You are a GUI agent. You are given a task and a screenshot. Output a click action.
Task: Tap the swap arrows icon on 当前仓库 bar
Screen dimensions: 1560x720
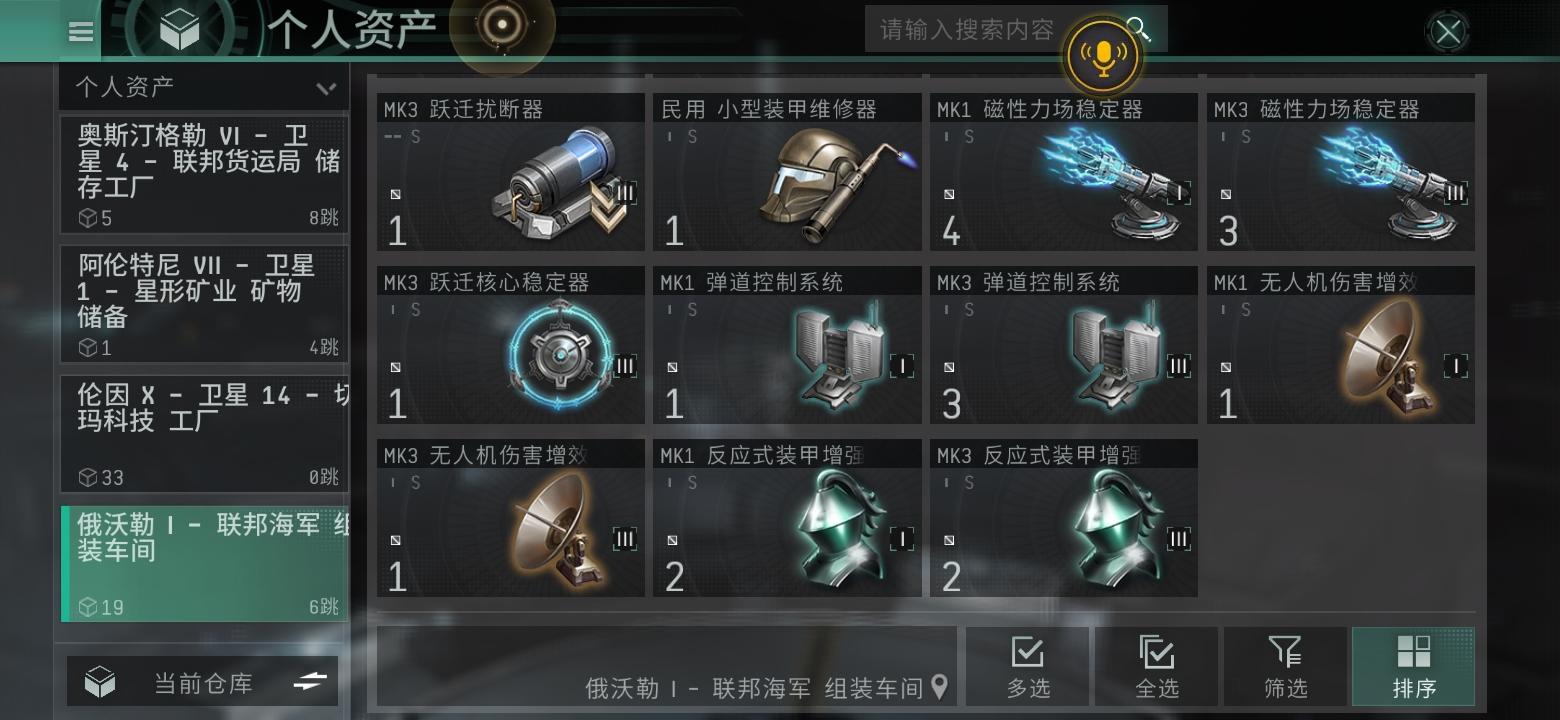311,681
